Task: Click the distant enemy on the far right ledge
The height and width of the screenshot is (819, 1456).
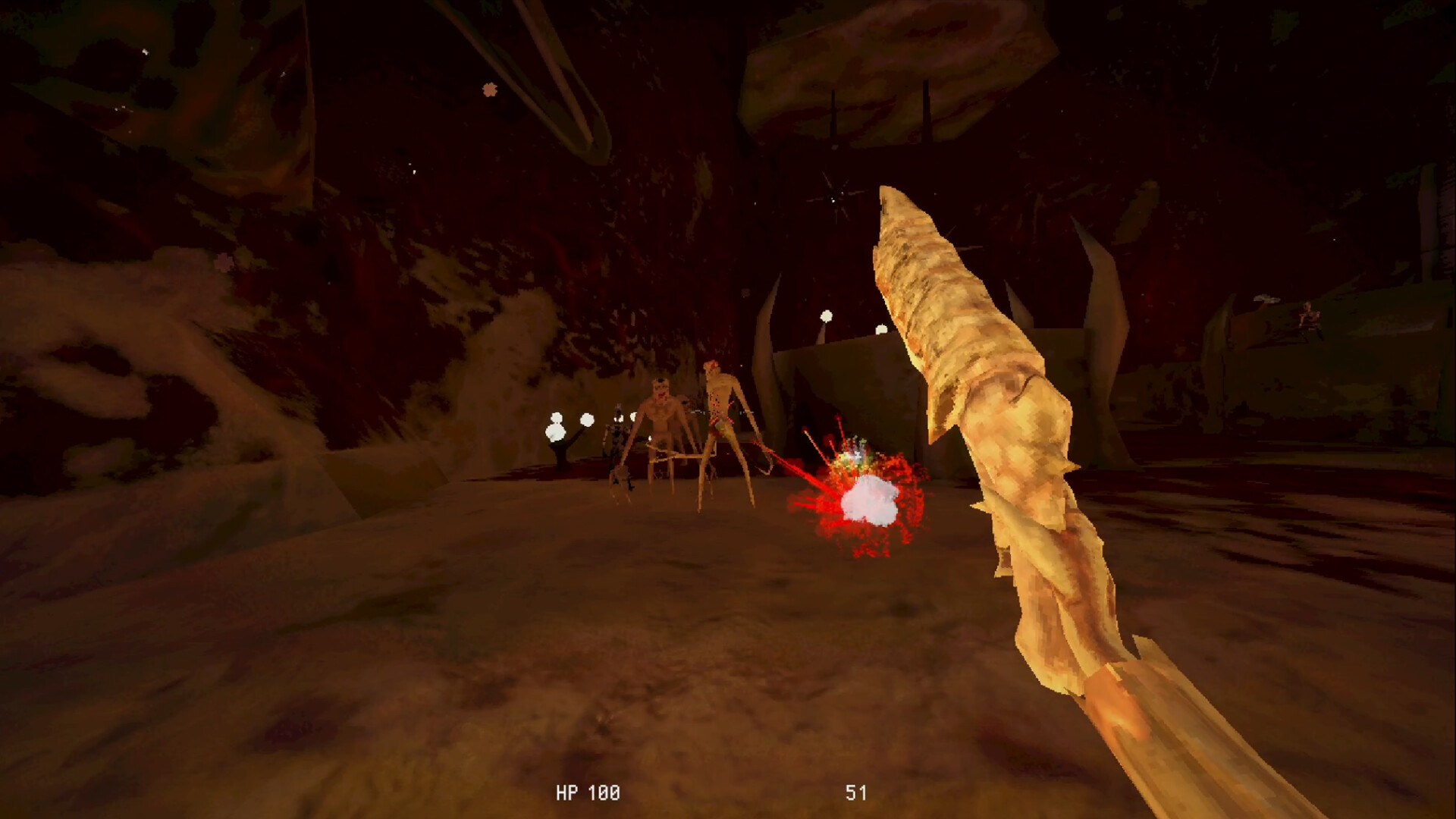Action: tap(1307, 315)
